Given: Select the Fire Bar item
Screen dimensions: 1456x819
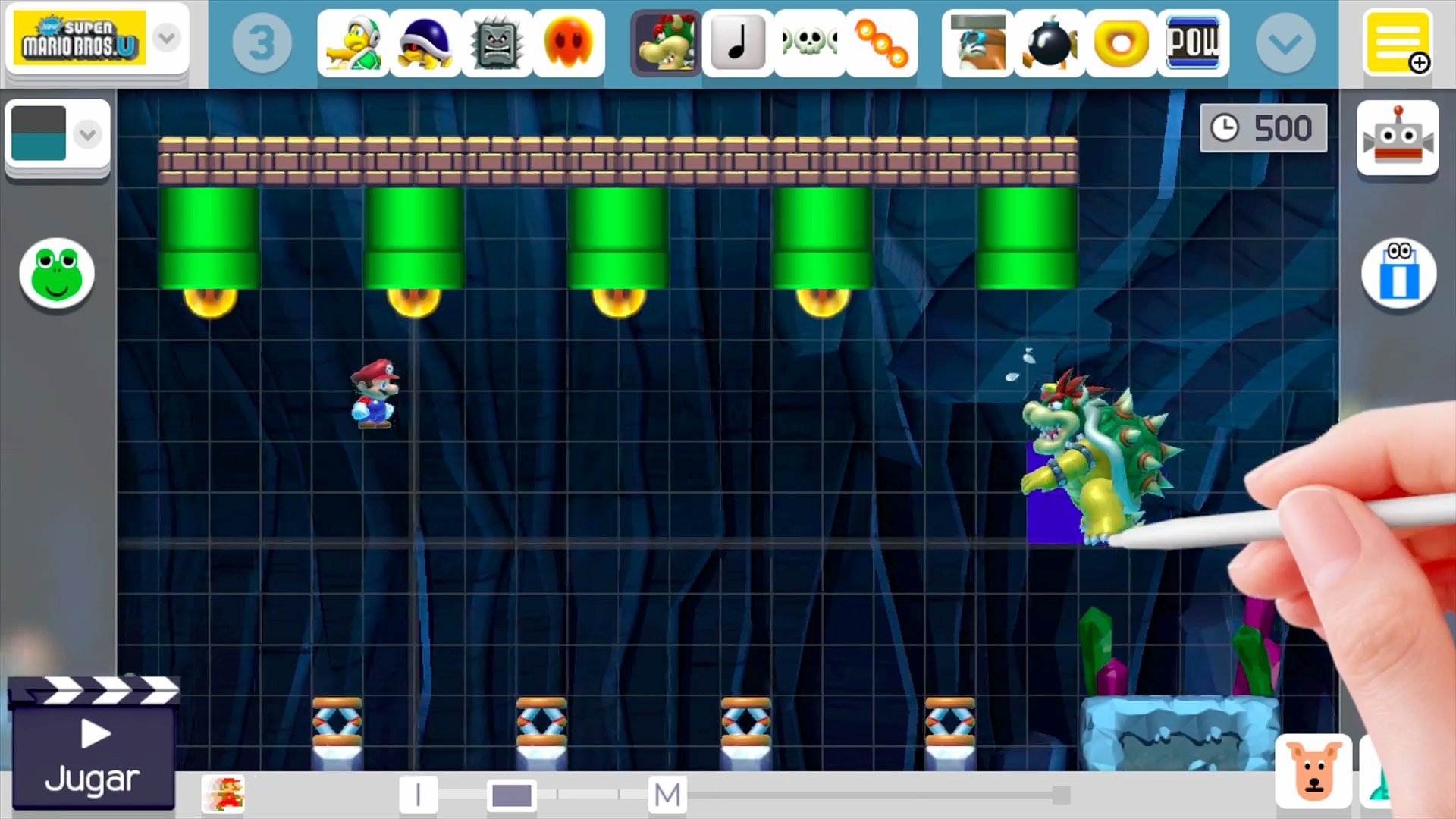Looking at the screenshot, I should (x=882, y=42).
